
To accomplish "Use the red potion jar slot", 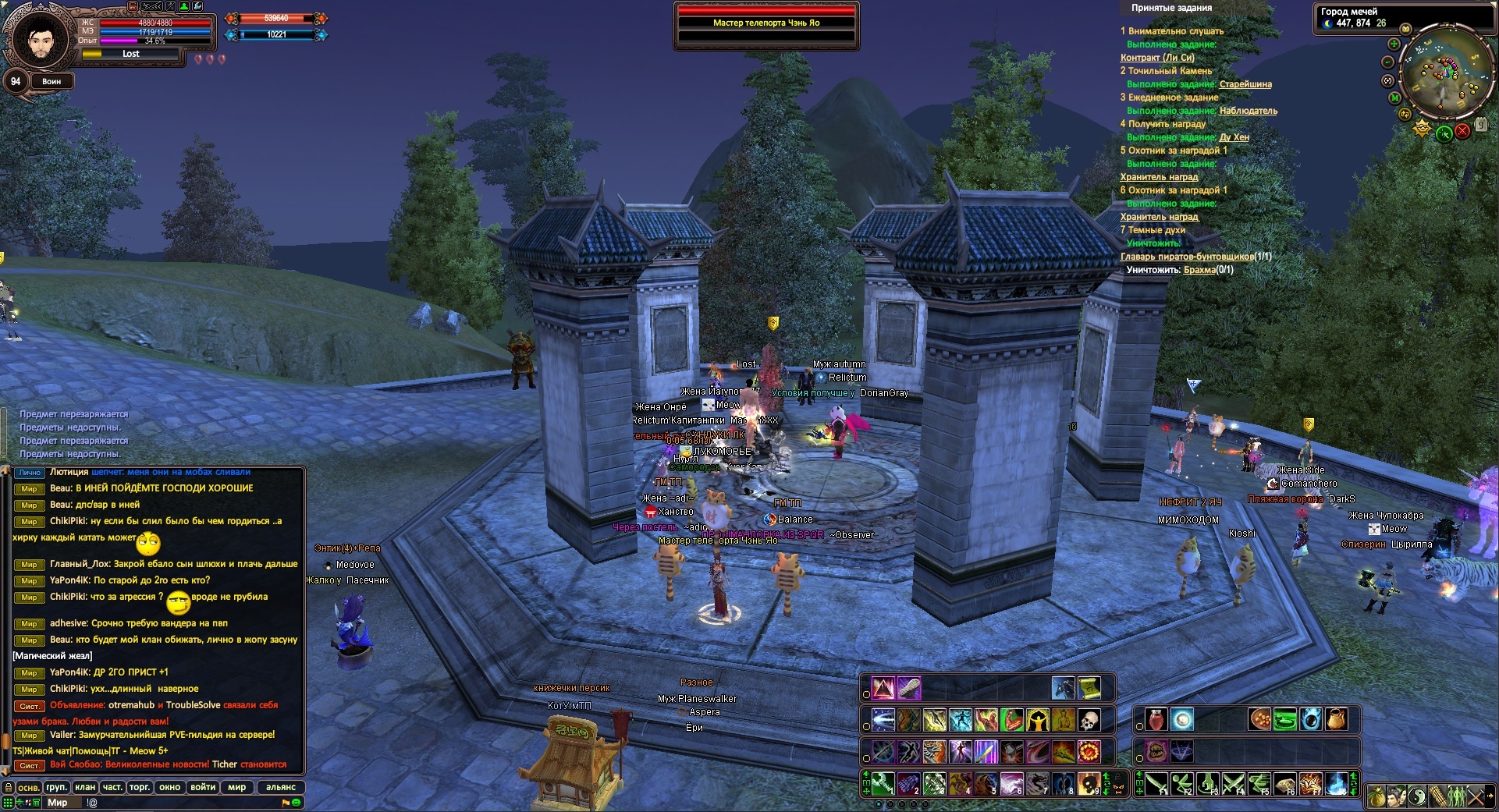I will point(1156,719).
